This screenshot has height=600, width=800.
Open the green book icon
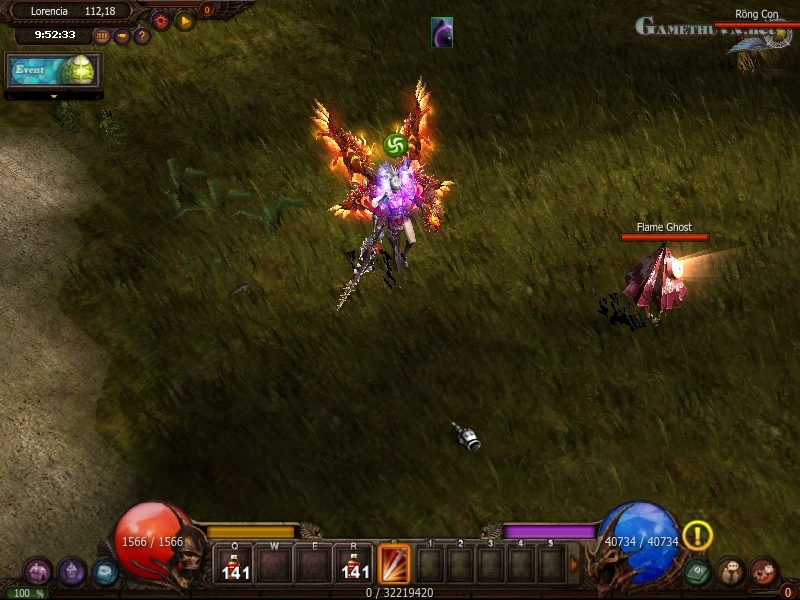click(x=698, y=572)
